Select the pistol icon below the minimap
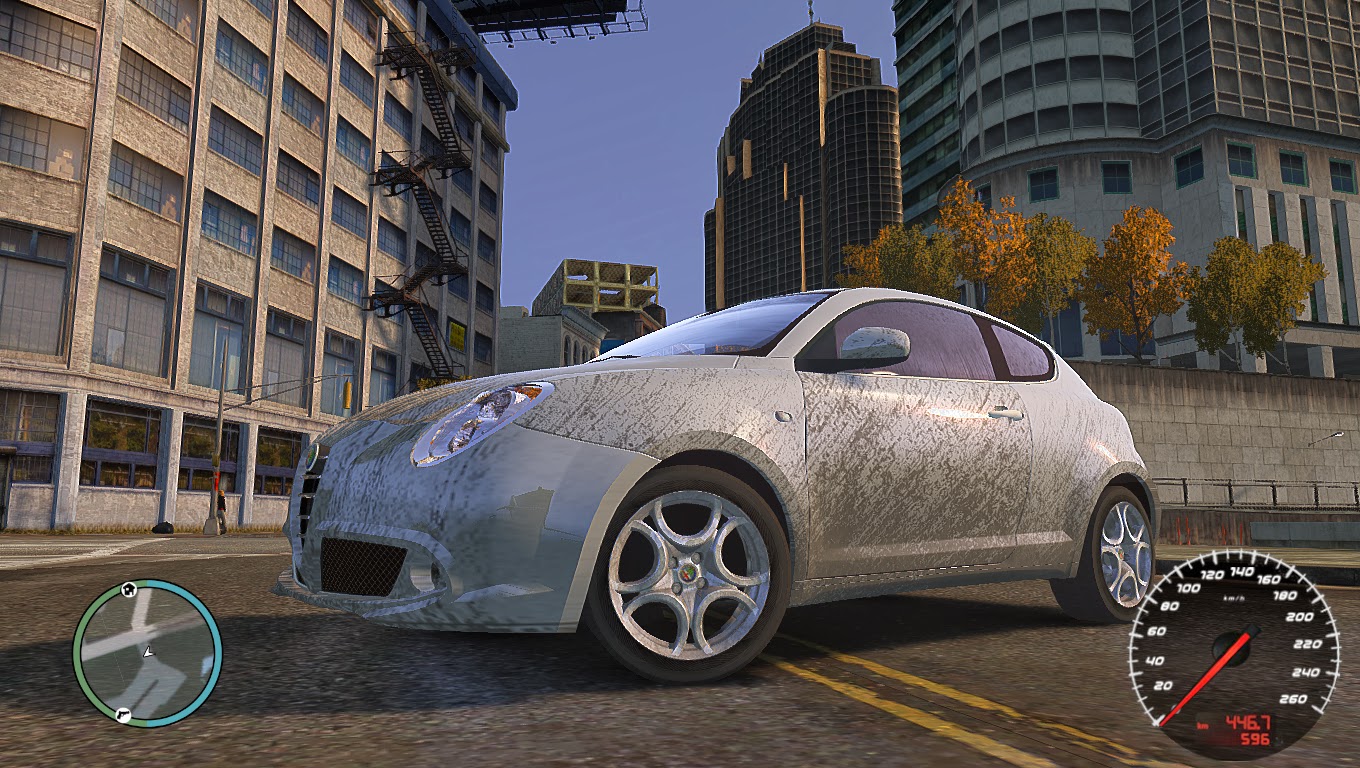The image size is (1360, 768). [124, 714]
